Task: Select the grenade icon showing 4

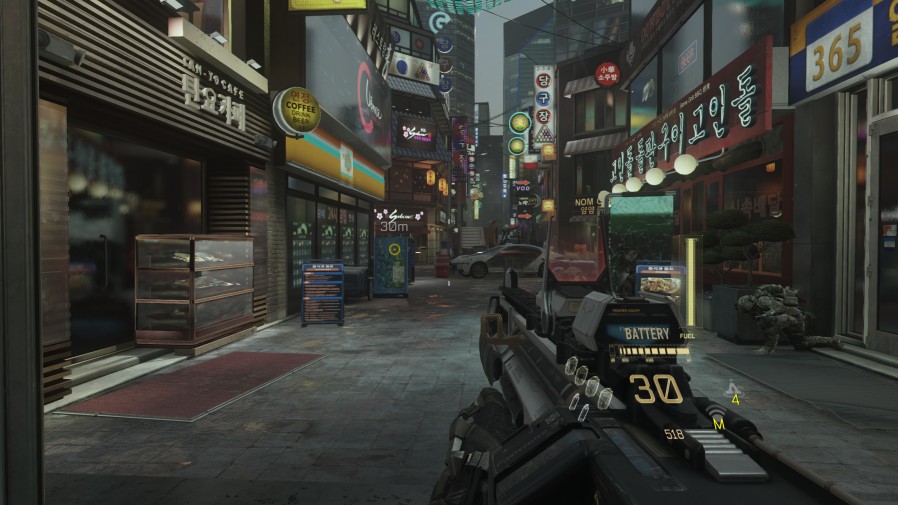Action: pyautogui.click(x=733, y=390)
